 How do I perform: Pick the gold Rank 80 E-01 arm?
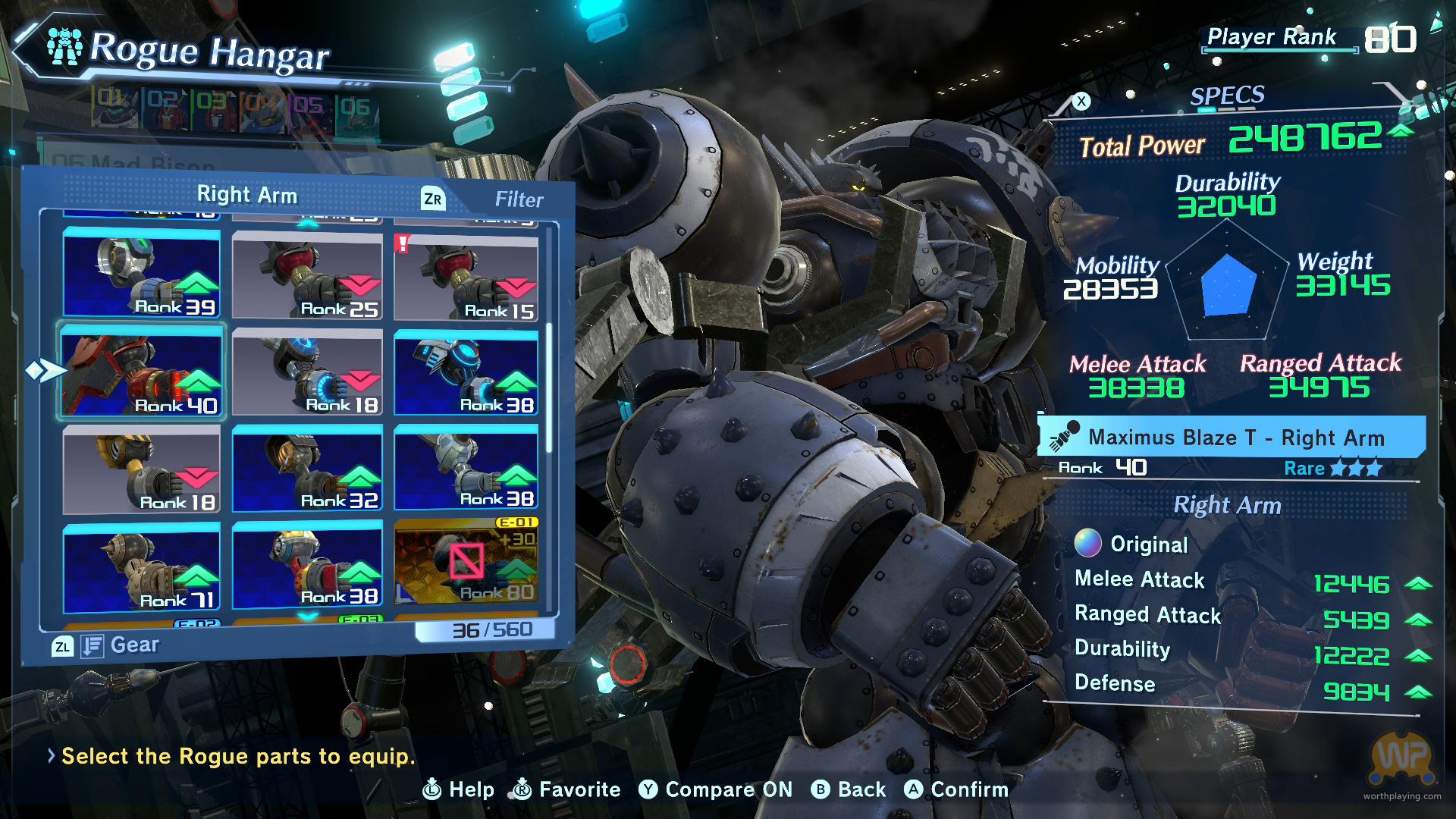(x=466, y=561)
